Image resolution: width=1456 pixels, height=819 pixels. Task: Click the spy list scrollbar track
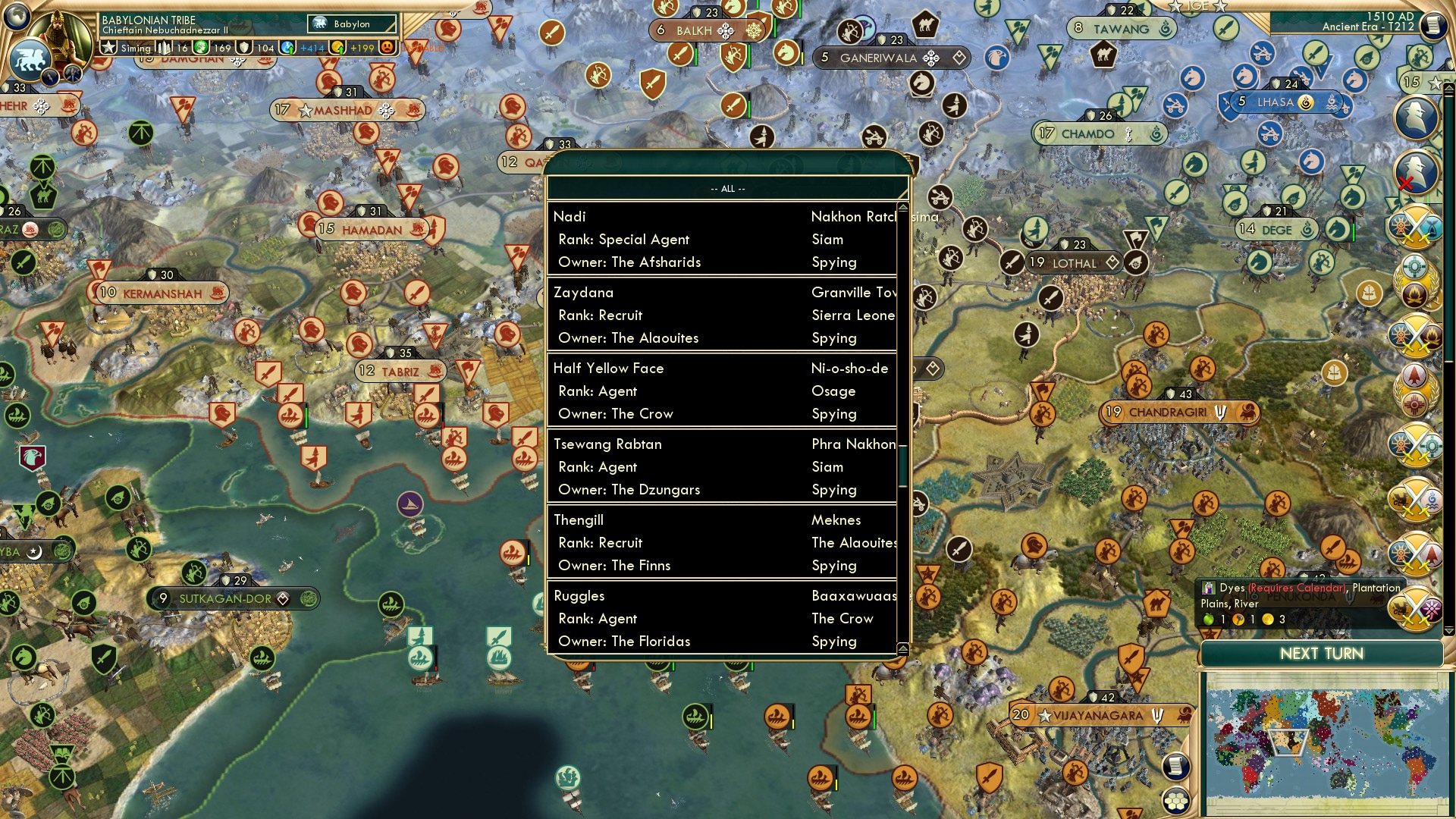901,425
